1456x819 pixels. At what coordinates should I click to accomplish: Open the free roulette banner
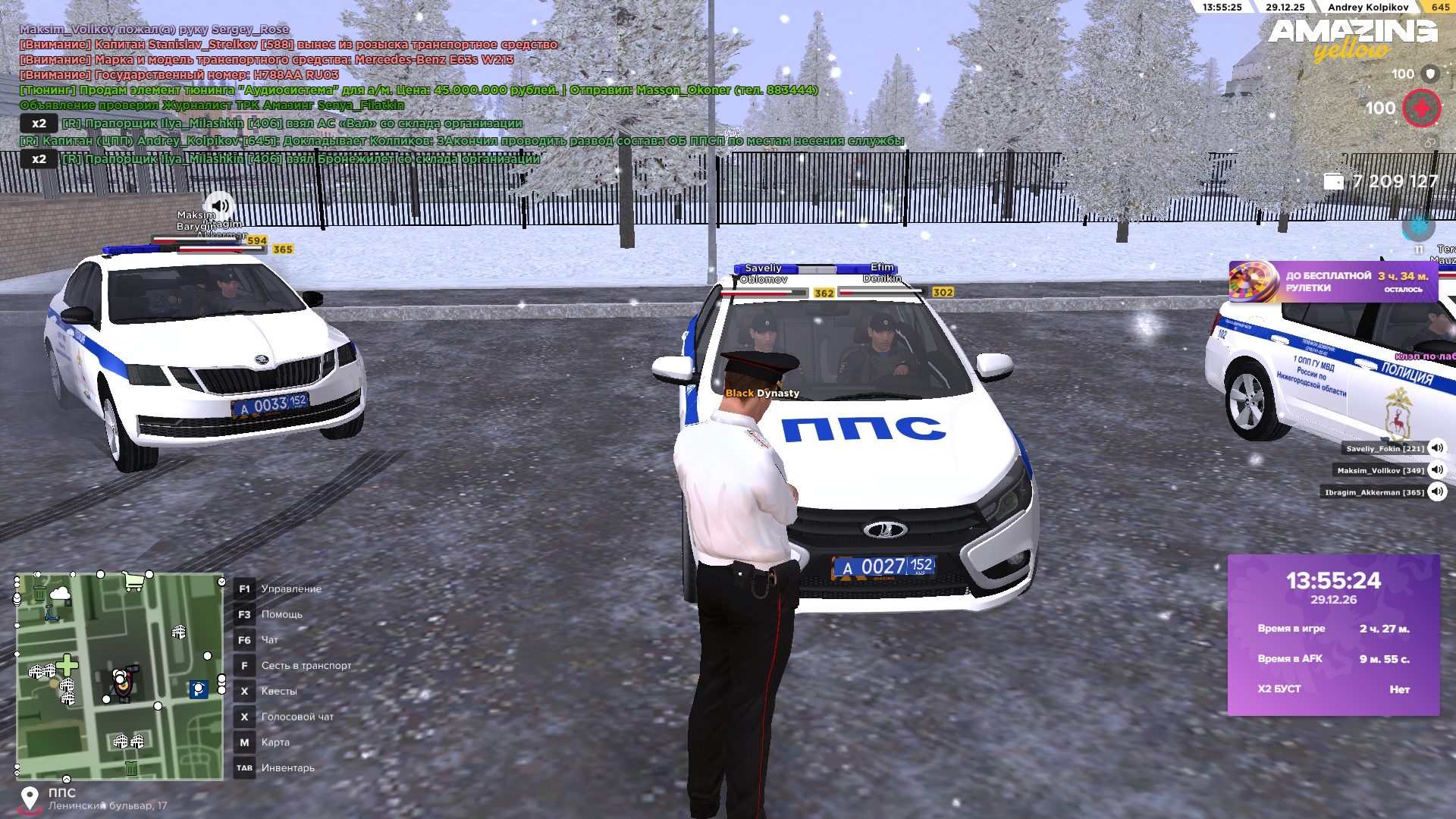point(1332,282)
